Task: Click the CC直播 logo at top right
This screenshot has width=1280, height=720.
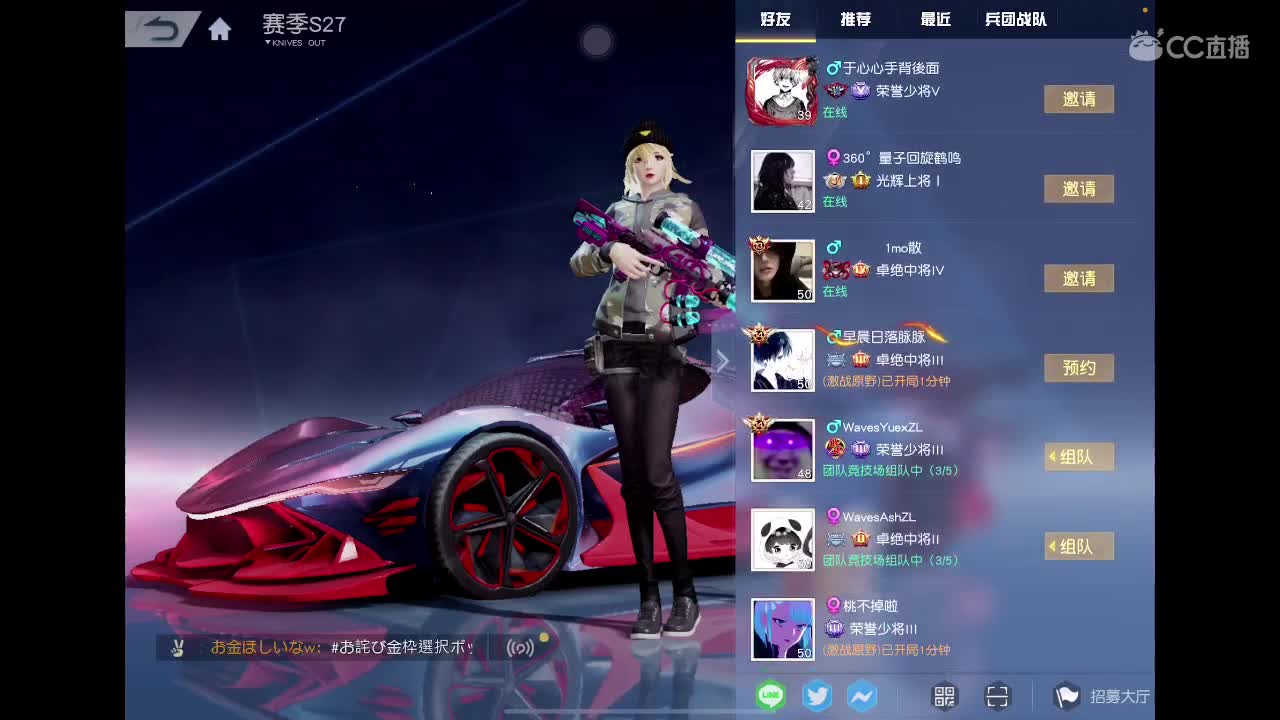Action: tap(1190, 46)
